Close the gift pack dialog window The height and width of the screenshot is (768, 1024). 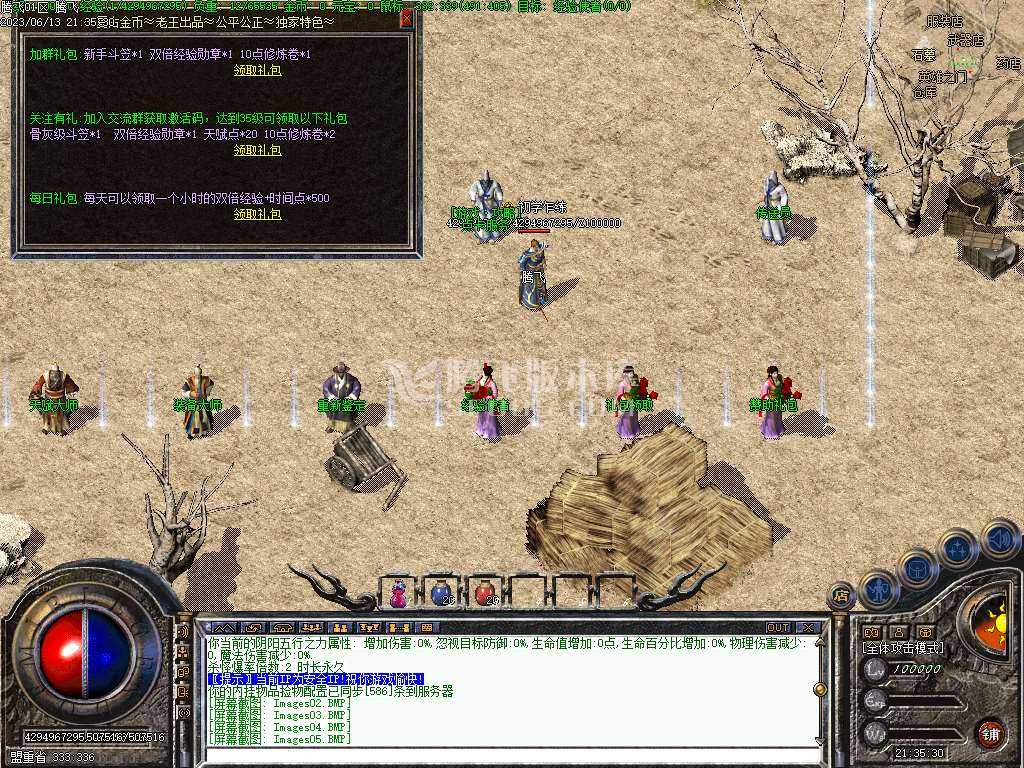pyautogui.click(x=406, y=18)
